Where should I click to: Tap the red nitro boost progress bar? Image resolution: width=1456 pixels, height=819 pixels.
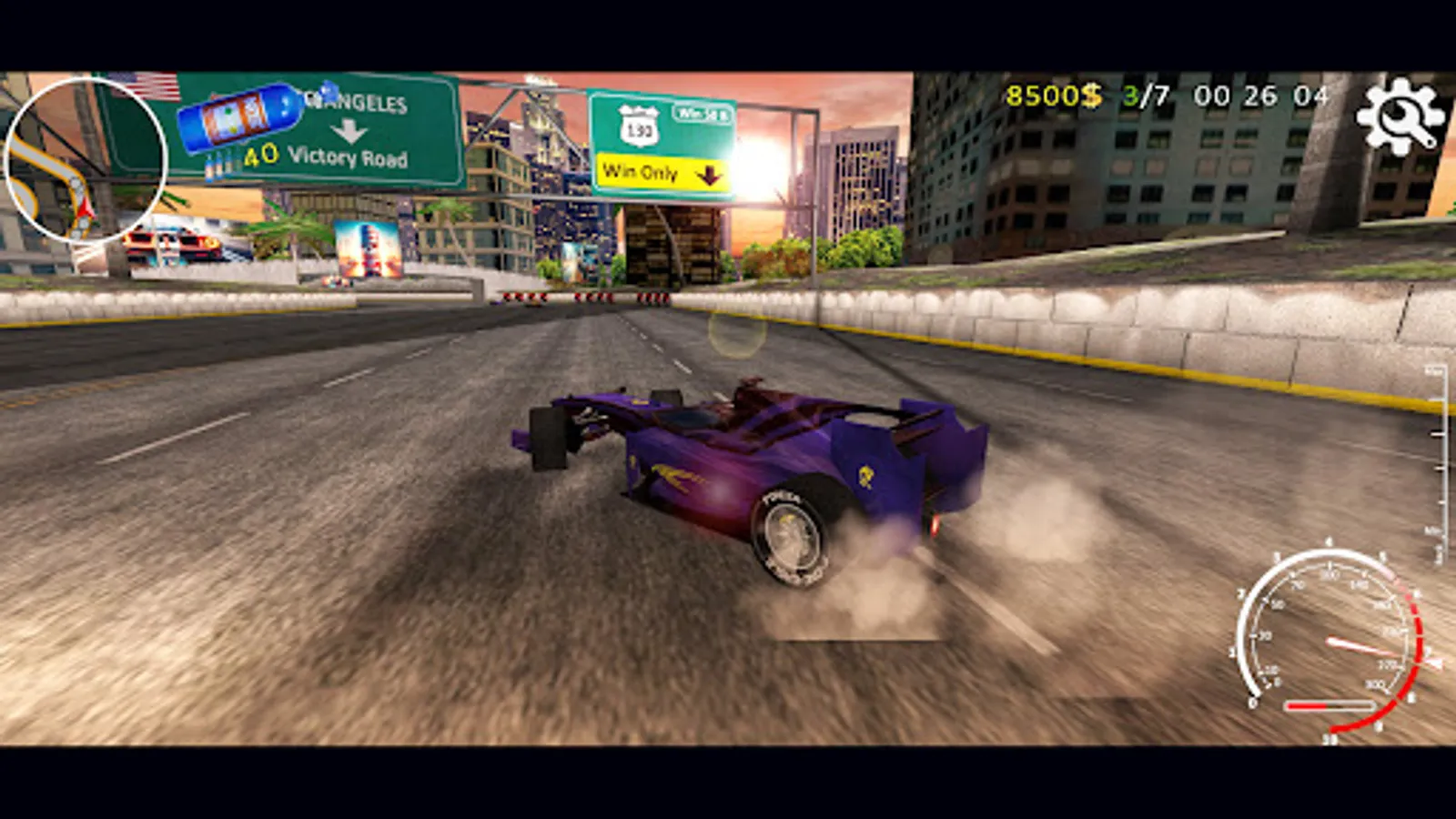(x=1329, y=706)
